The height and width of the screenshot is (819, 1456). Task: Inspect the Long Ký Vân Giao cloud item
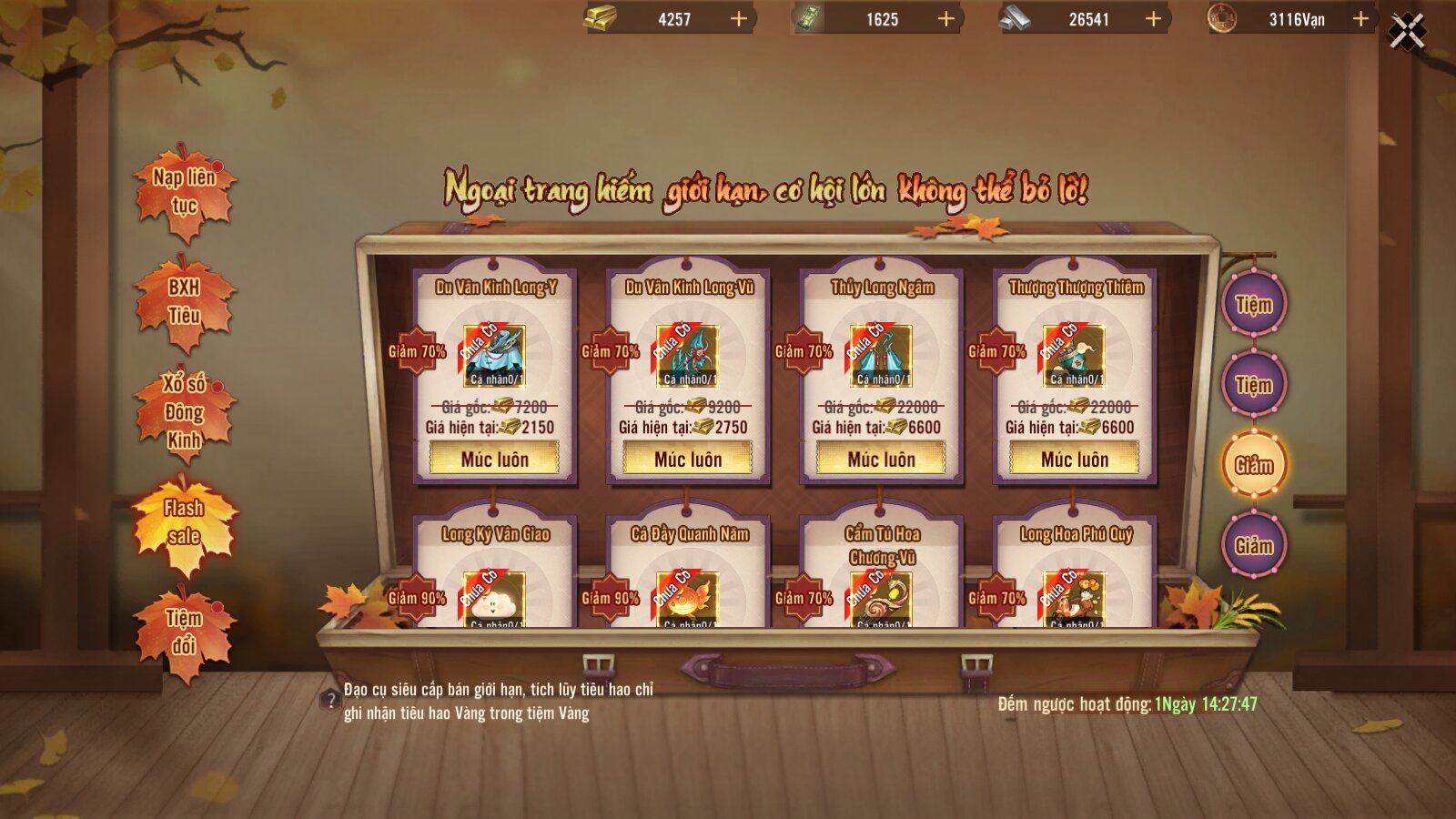pyautogui.click(x=494, y=601)
